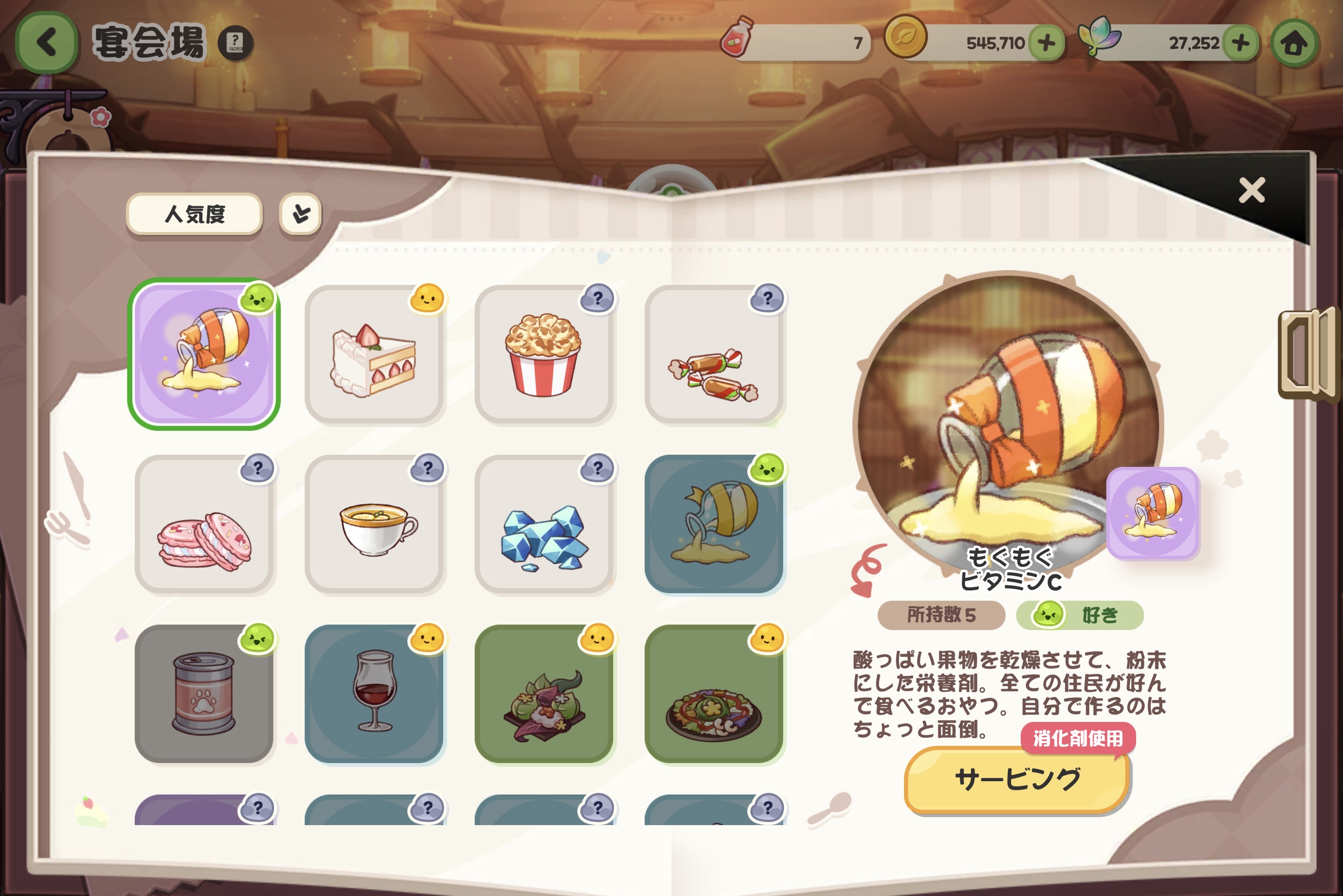Open the 人気度 sort dropdown

pyautogui.click(x=194, y=214)
